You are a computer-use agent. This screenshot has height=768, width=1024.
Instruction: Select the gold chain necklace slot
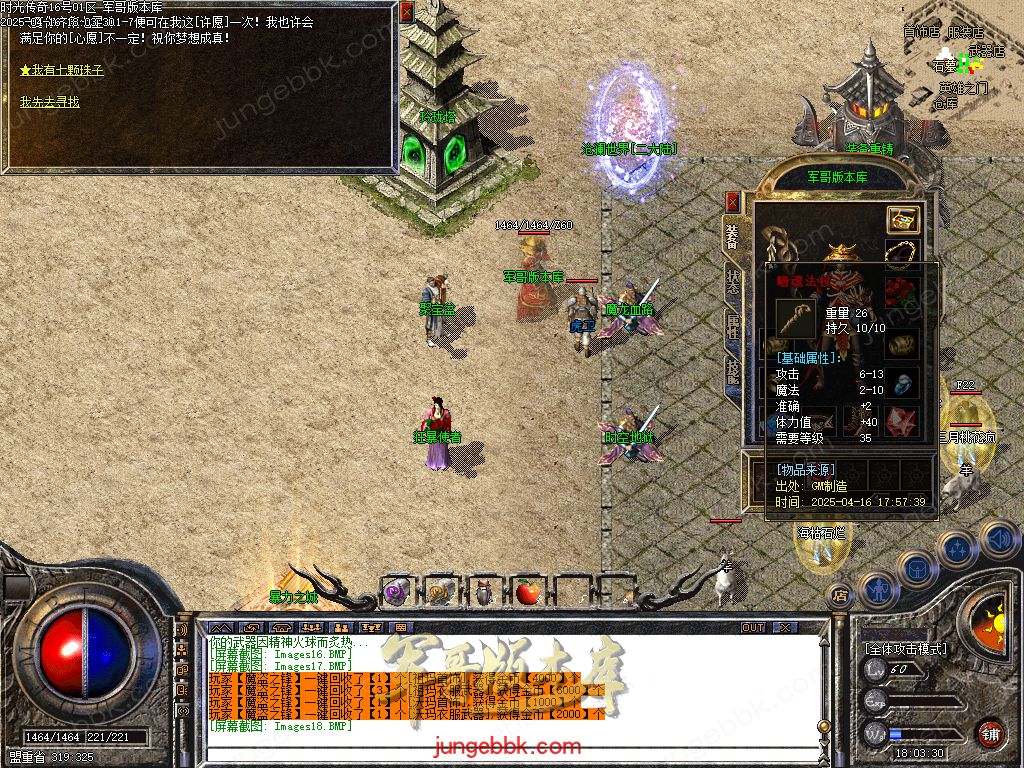coord(903,254)
